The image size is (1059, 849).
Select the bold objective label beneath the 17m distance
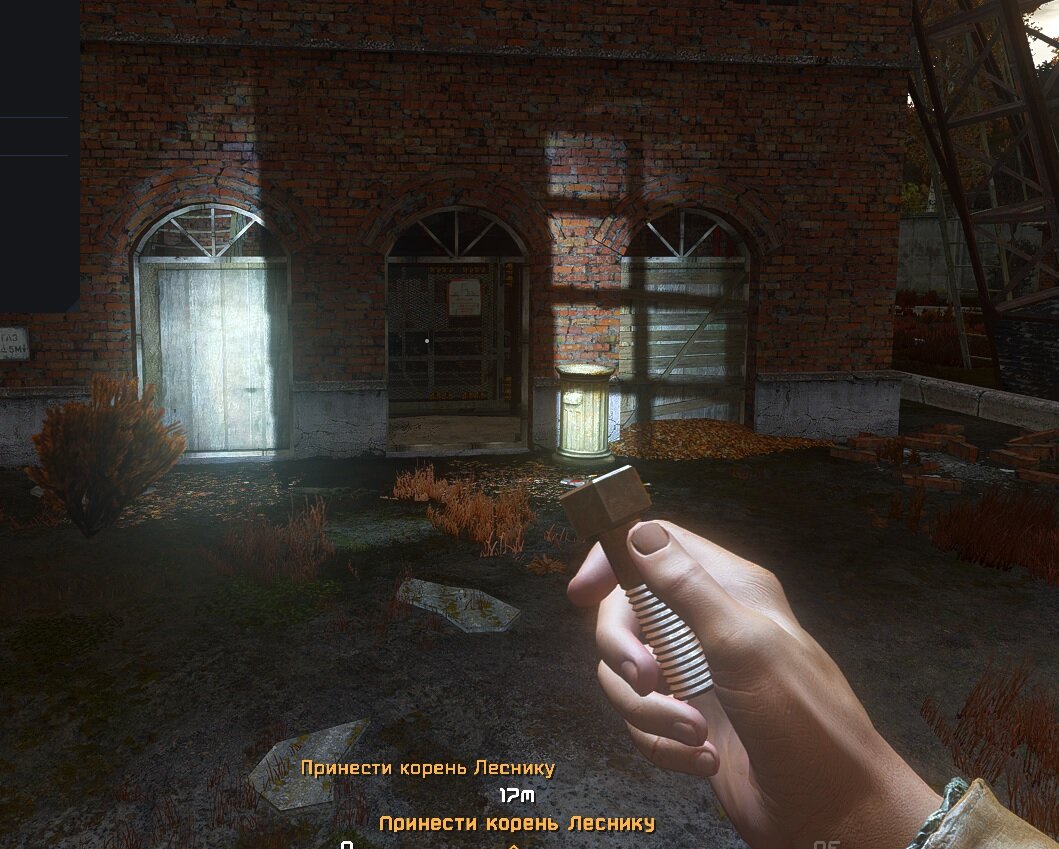[x=517, y=823]
